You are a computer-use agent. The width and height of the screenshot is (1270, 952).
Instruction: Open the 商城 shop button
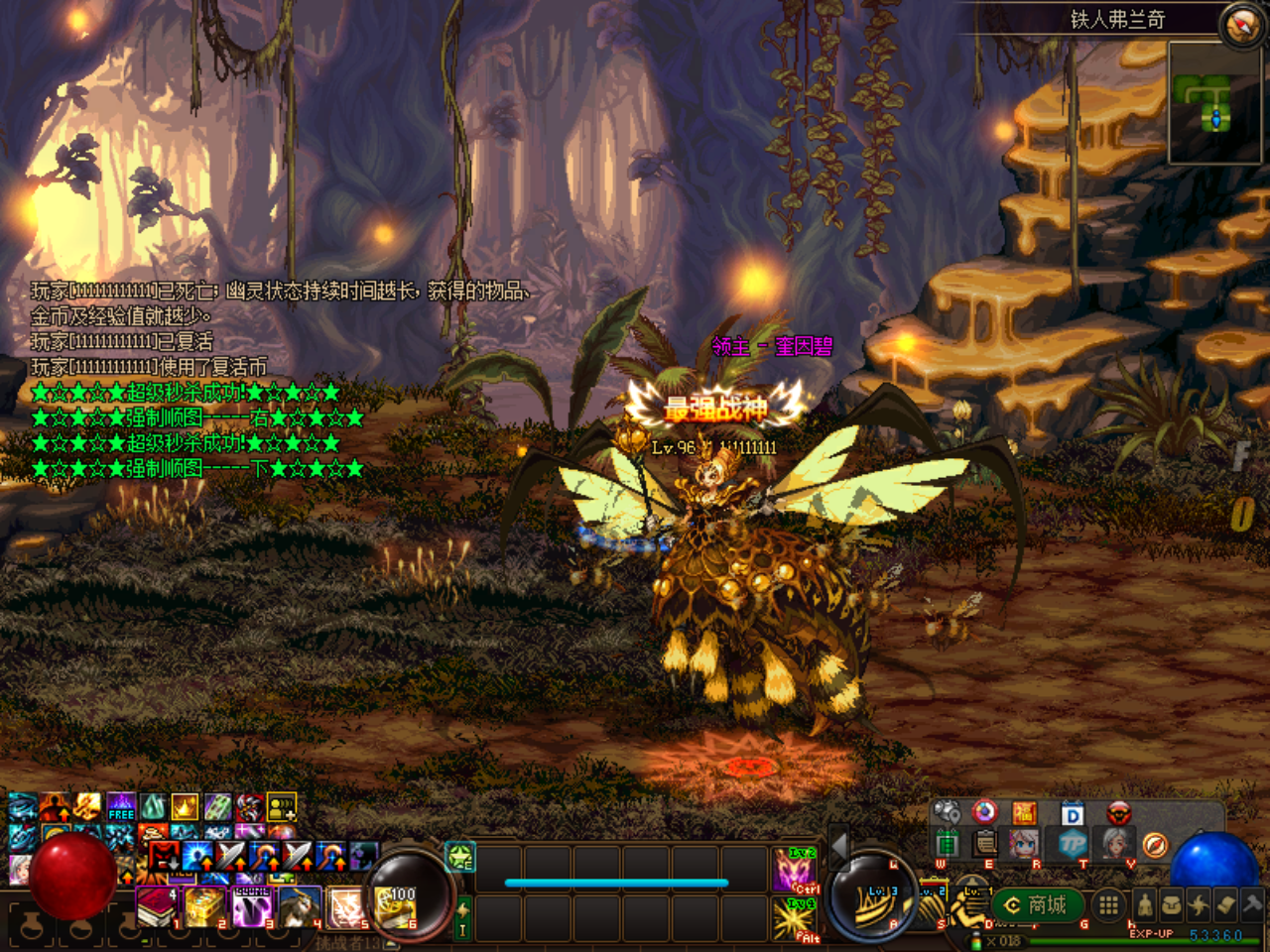(1036, 904)
